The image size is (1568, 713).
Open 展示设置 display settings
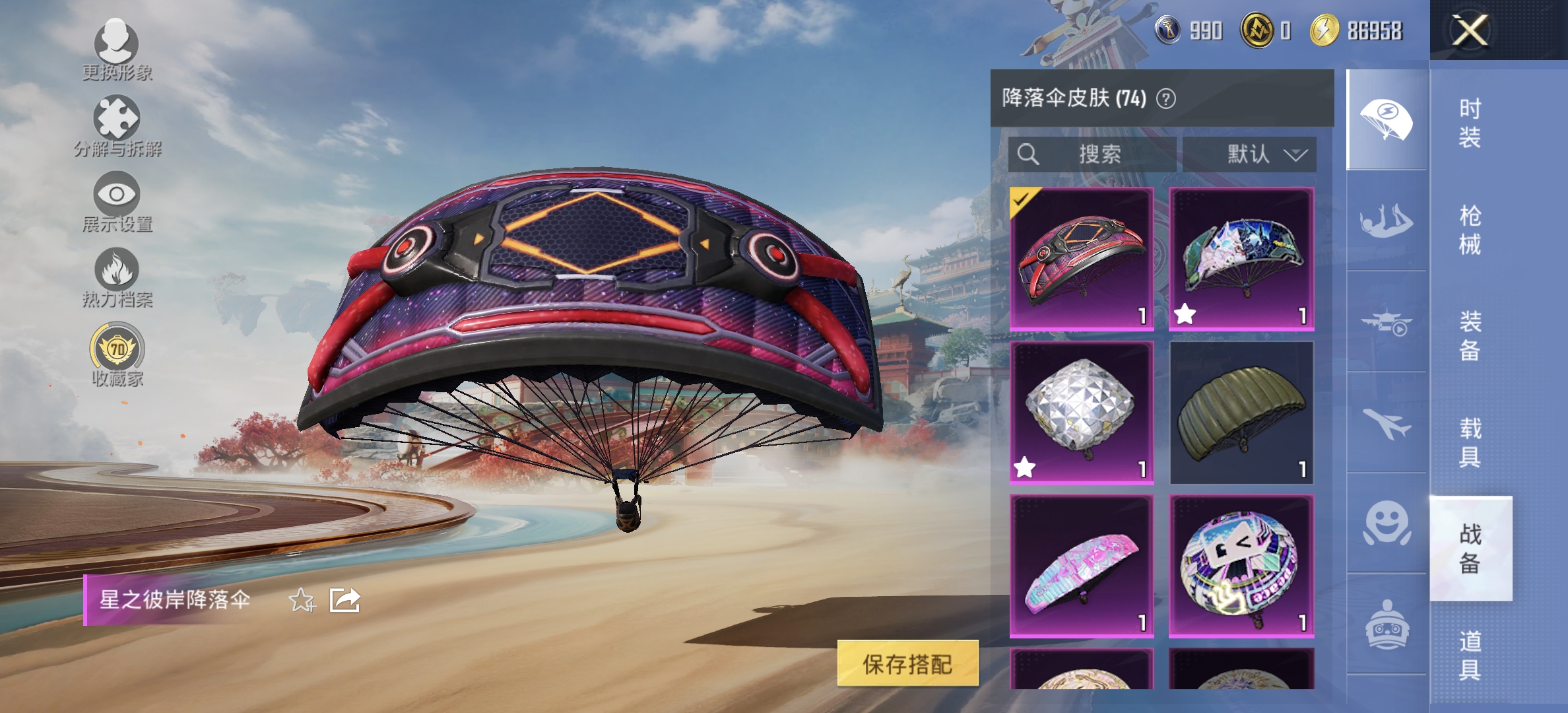117,201
